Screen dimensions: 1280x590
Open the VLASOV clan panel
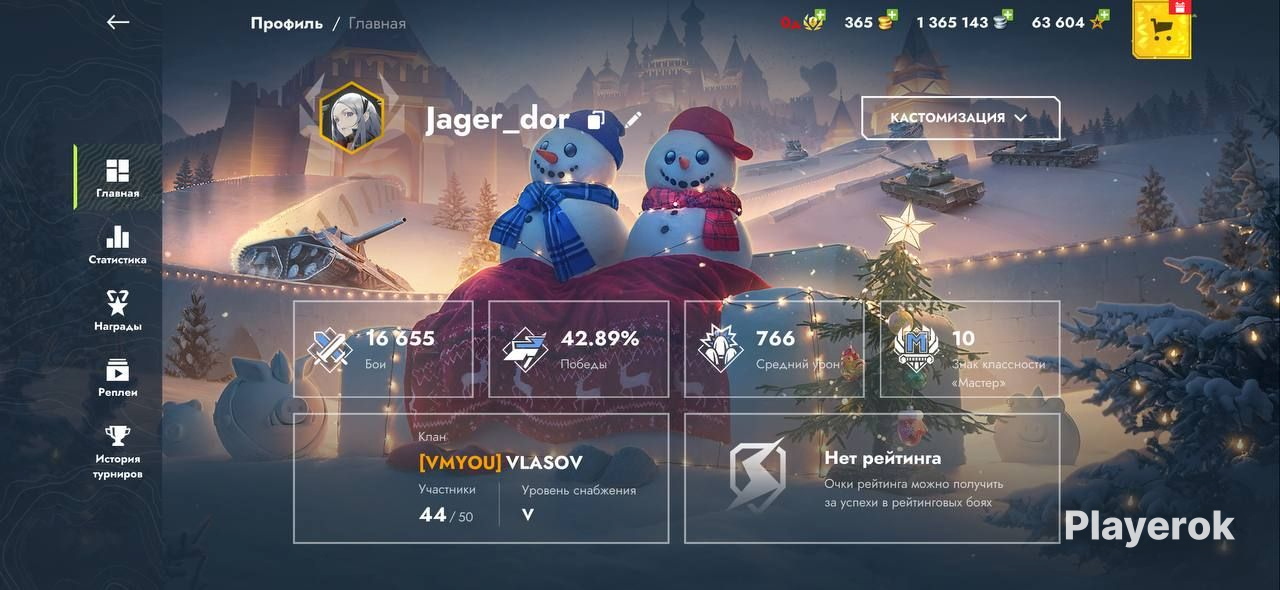pos(481,478)
